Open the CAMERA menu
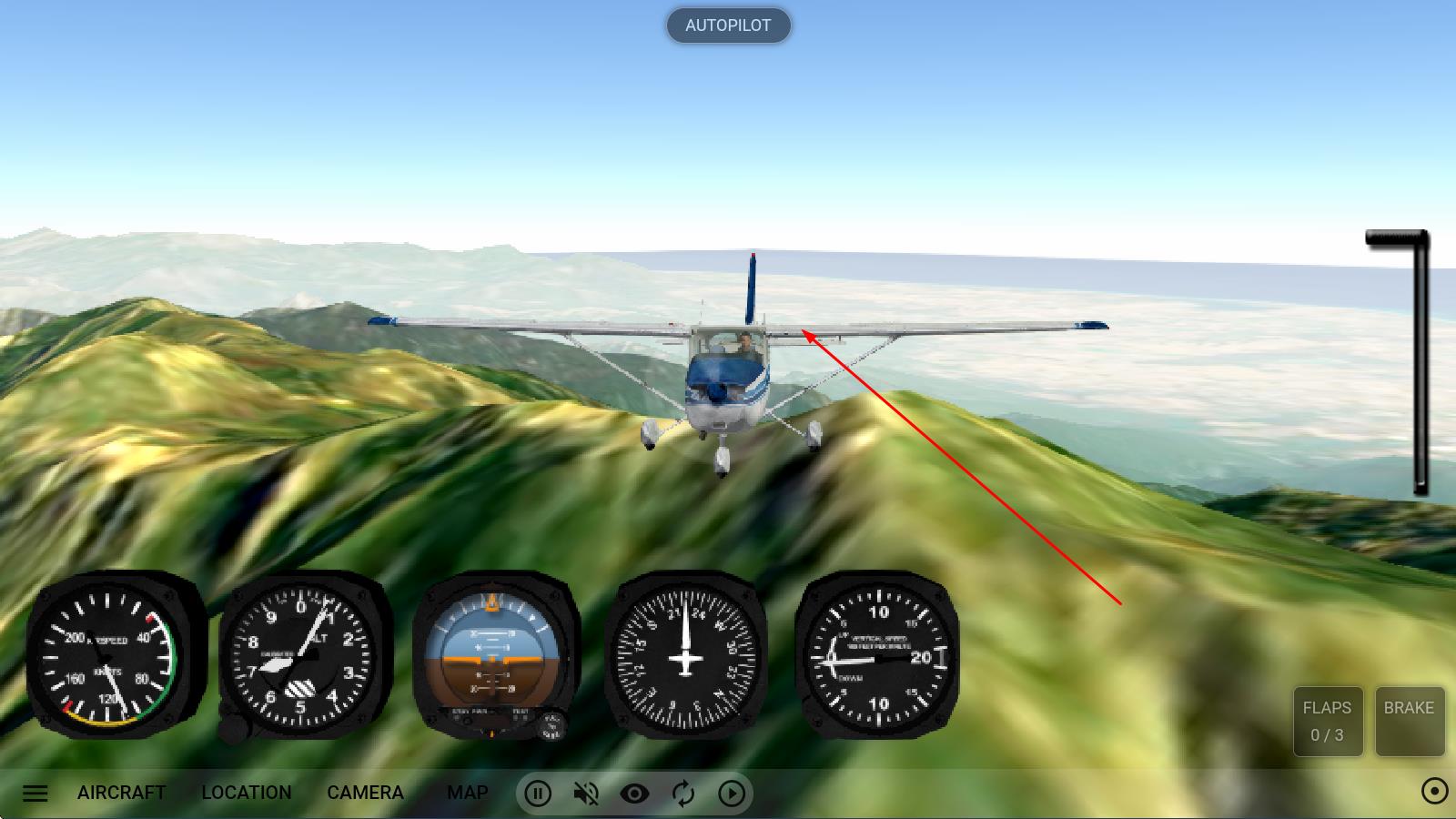 [x=365, y=793]
